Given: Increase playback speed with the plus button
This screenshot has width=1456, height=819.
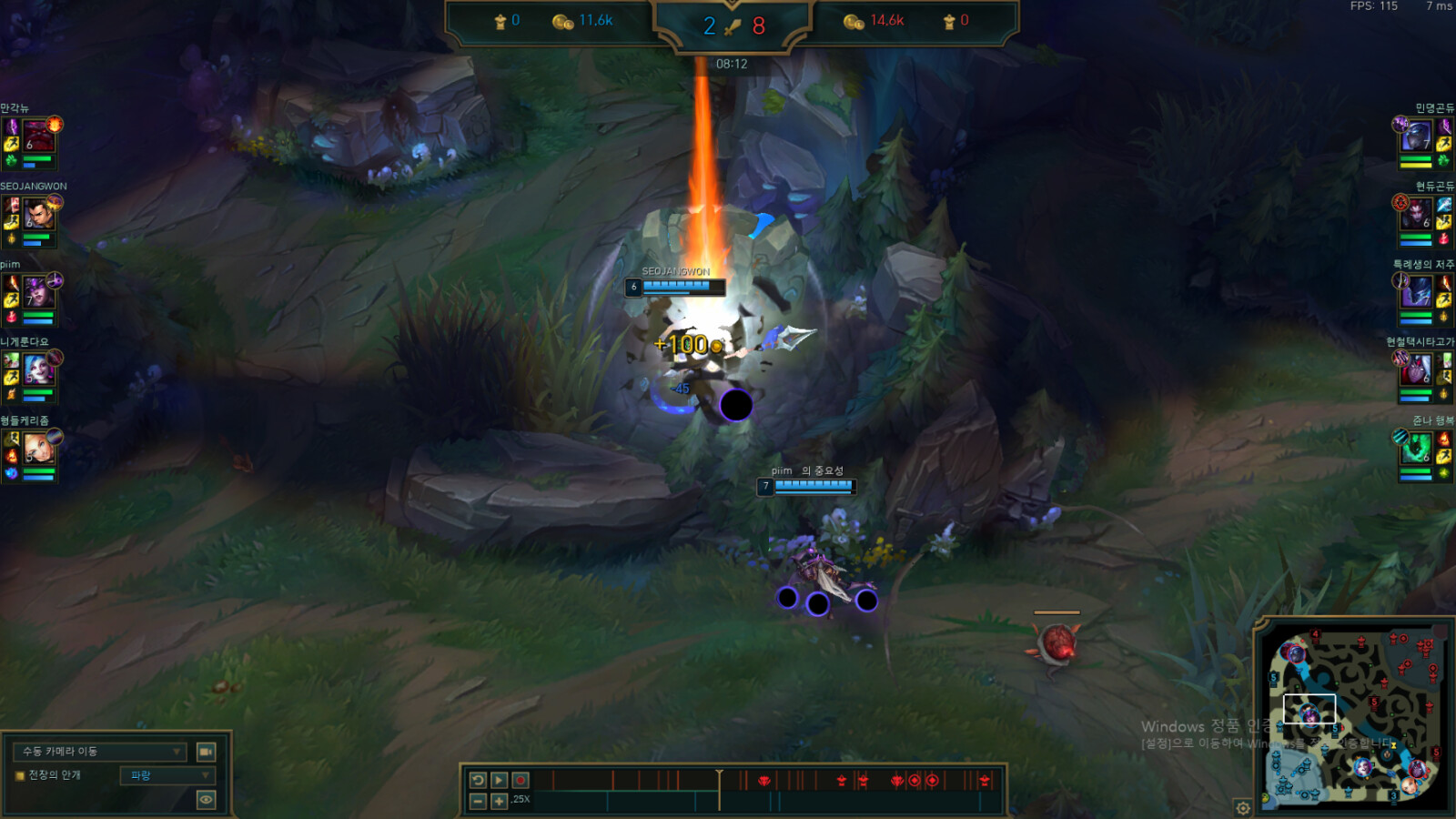Looking at the screenshot, I should coord(499,801).
